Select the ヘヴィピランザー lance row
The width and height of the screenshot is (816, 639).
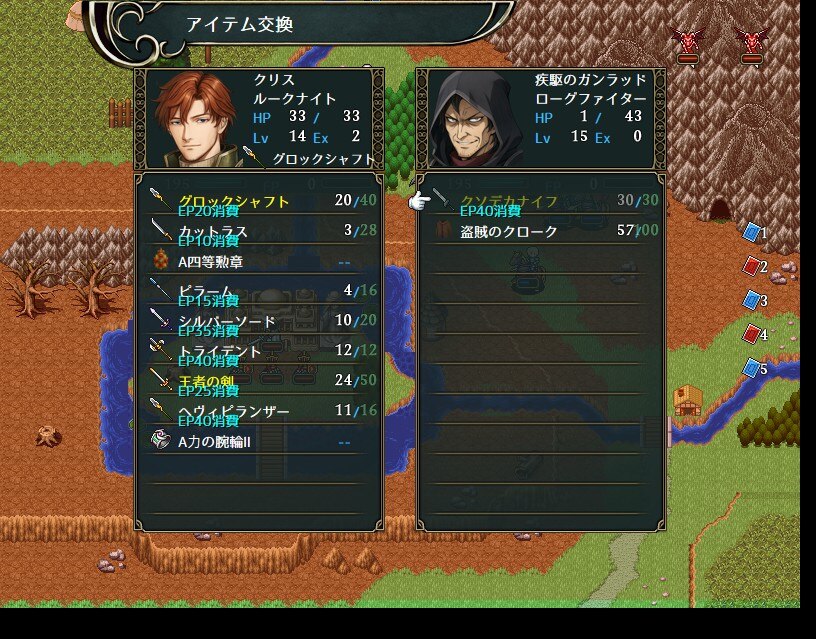pos(234,411)
